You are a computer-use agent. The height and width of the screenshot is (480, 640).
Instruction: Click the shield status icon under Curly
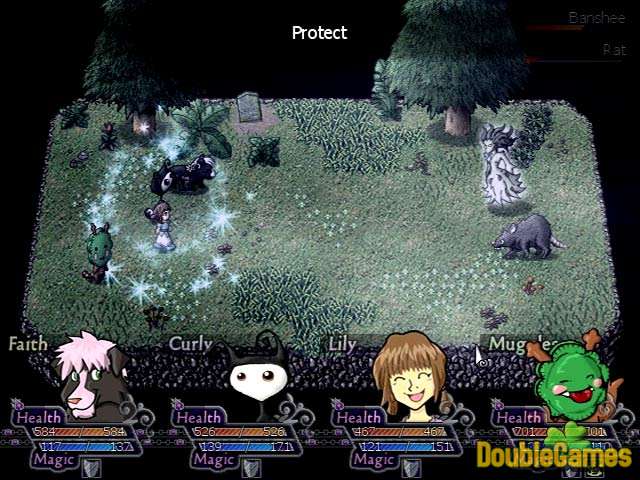click(251, 467)
